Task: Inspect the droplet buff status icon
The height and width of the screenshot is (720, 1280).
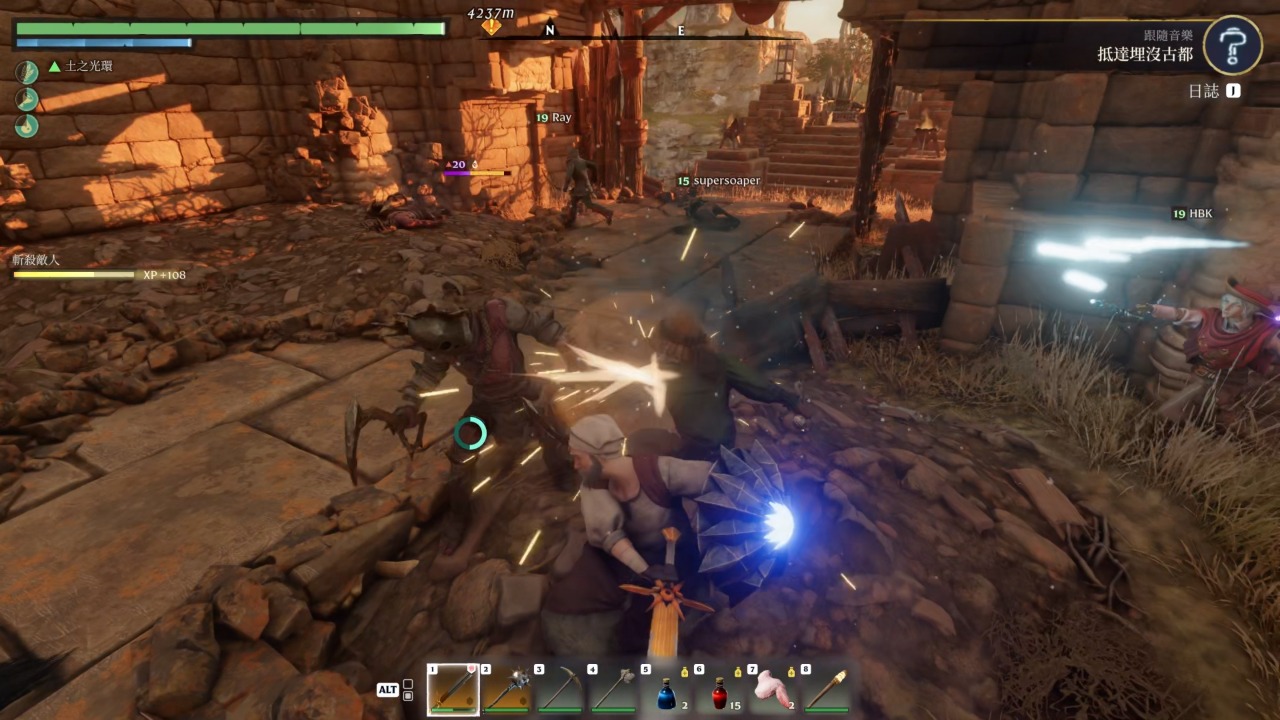Action: coord(26,125)
